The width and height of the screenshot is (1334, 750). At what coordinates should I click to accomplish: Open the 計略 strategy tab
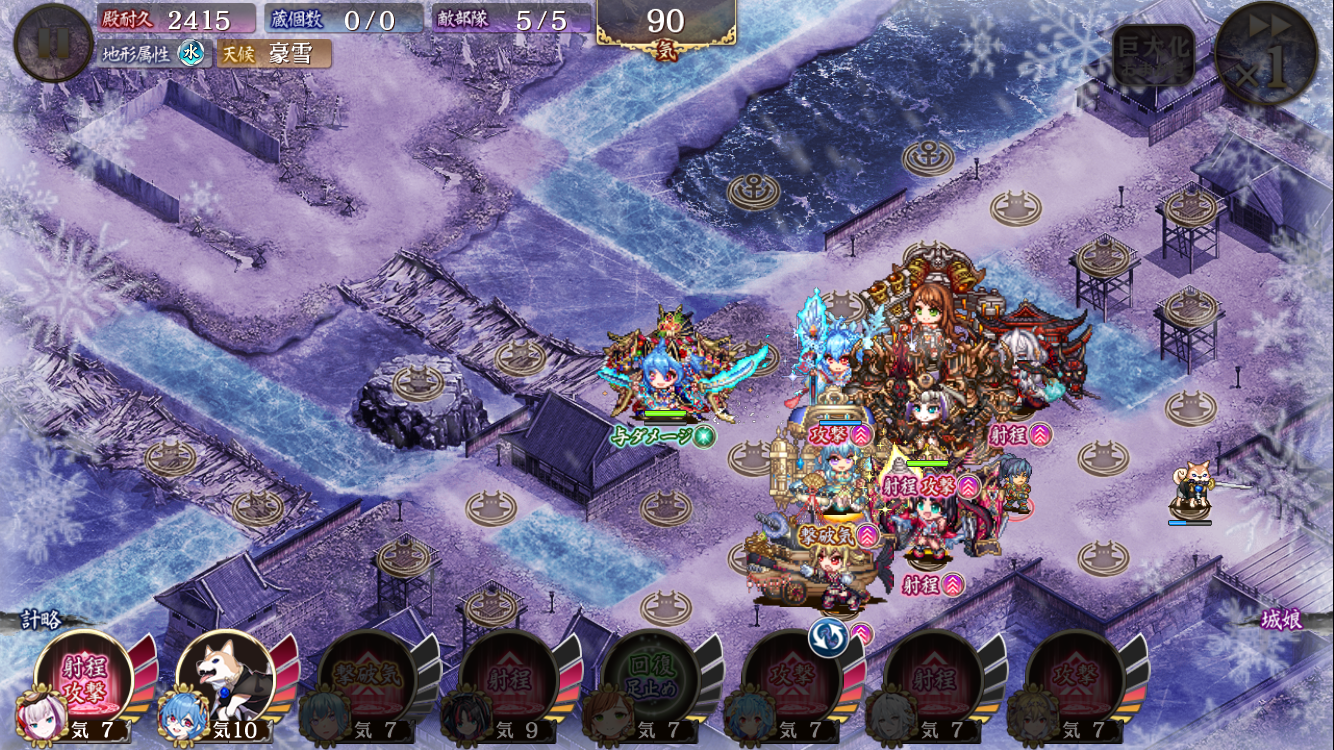pyautogui.click(x=42, y=621)
